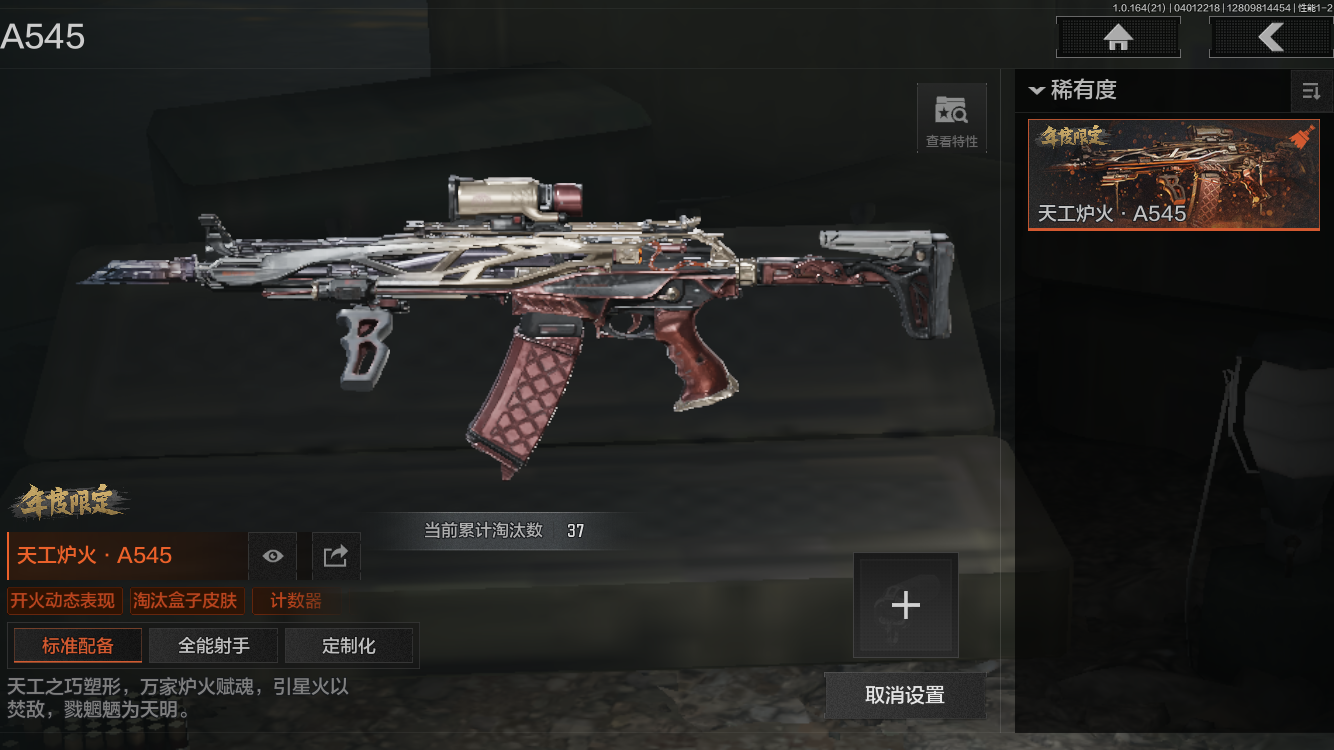Switch to 标准配备 loadout tab
Screen dimensions: 1334x750
78,646
